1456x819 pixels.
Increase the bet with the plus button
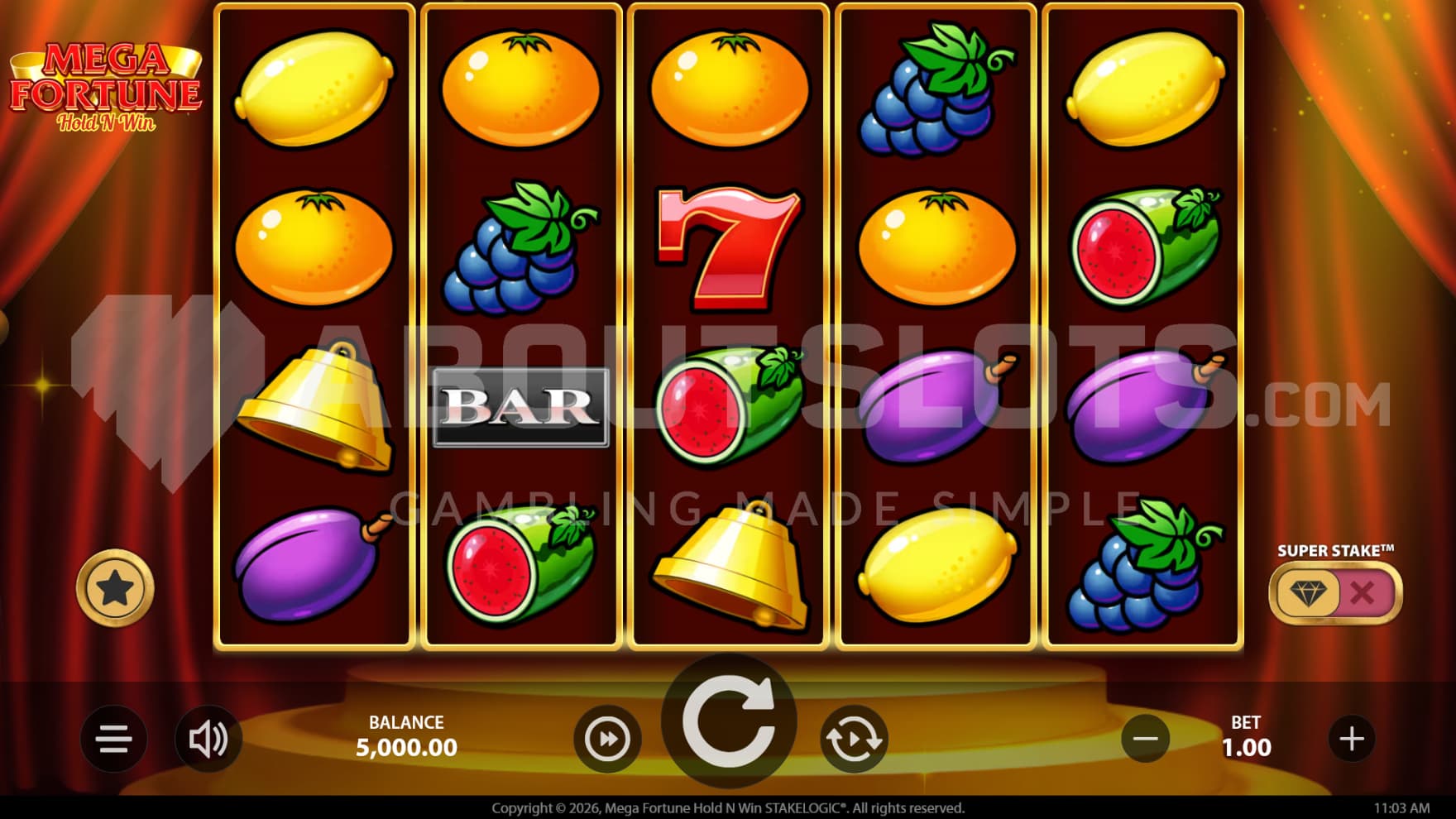point(1352,739)
